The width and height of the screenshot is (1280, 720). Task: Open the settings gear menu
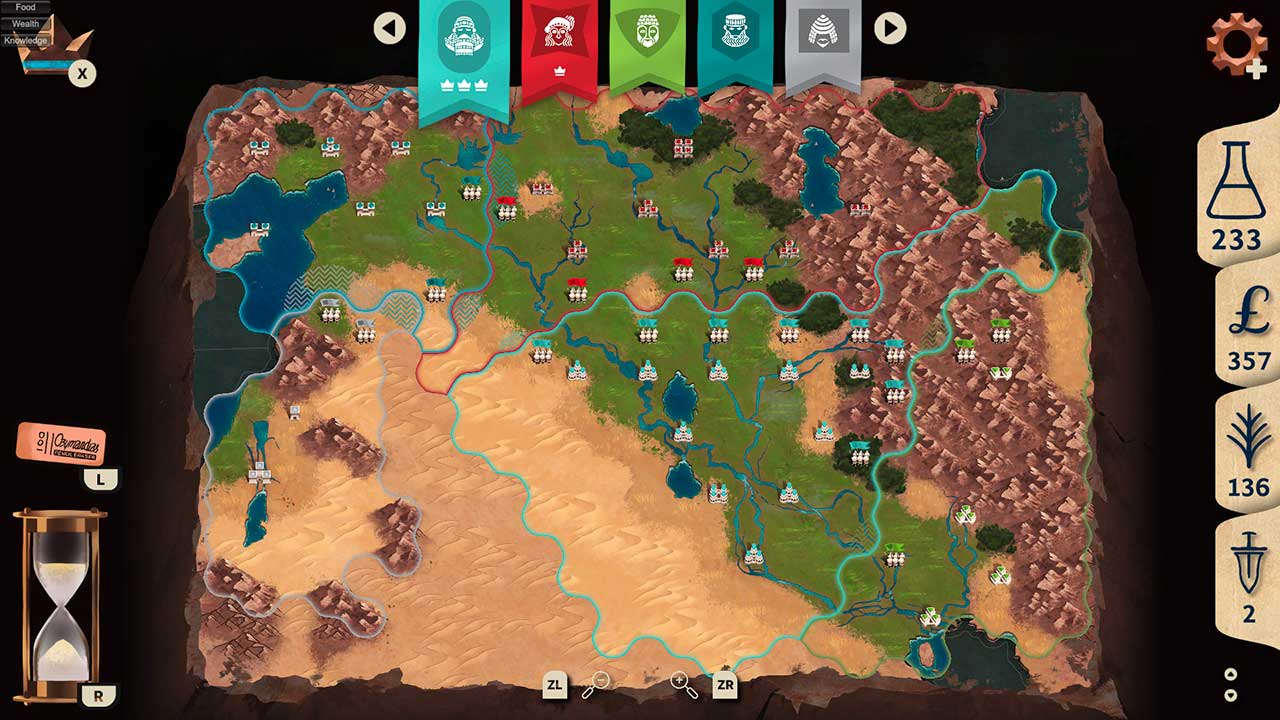(1237, 43)
